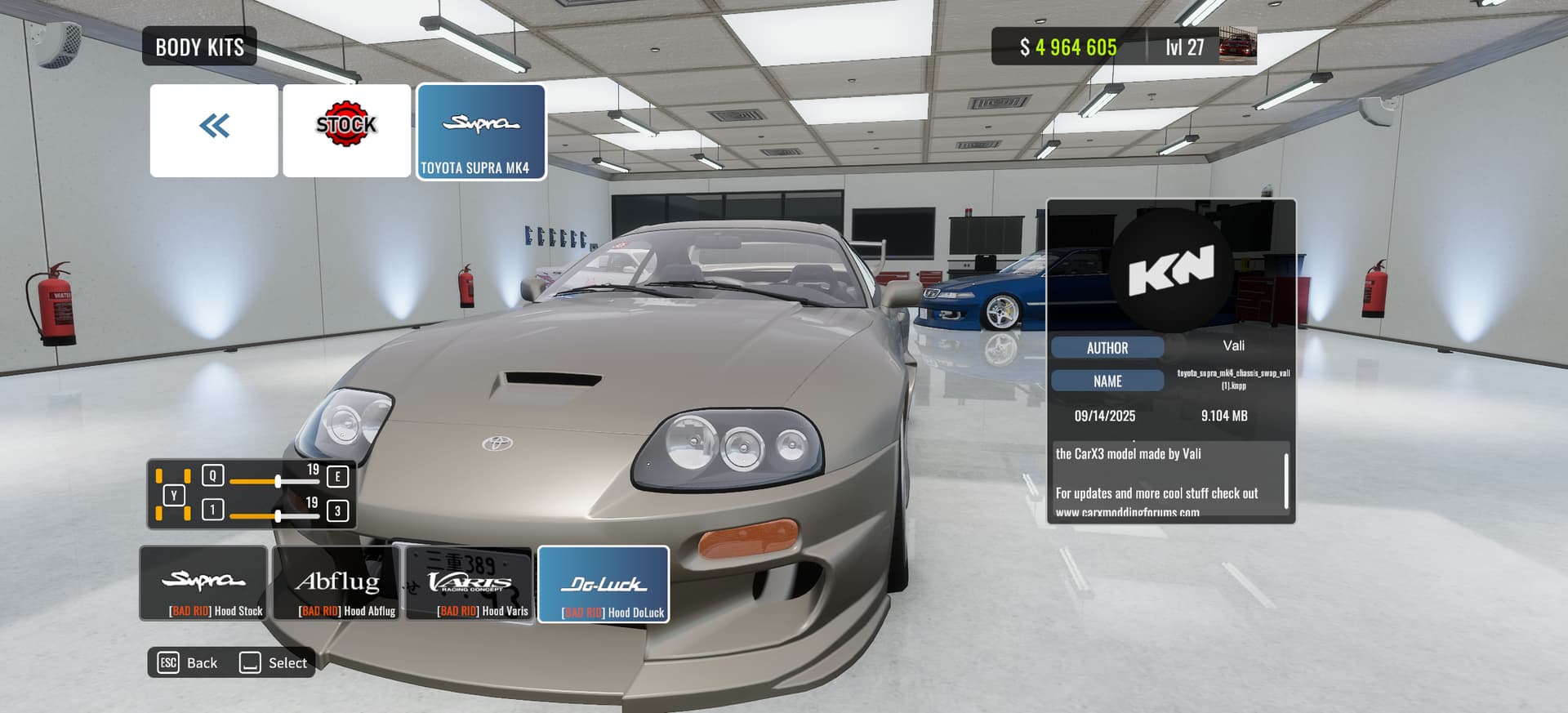
Task: Click the mod description scrollbar
Action: (x=1286, y=481)
